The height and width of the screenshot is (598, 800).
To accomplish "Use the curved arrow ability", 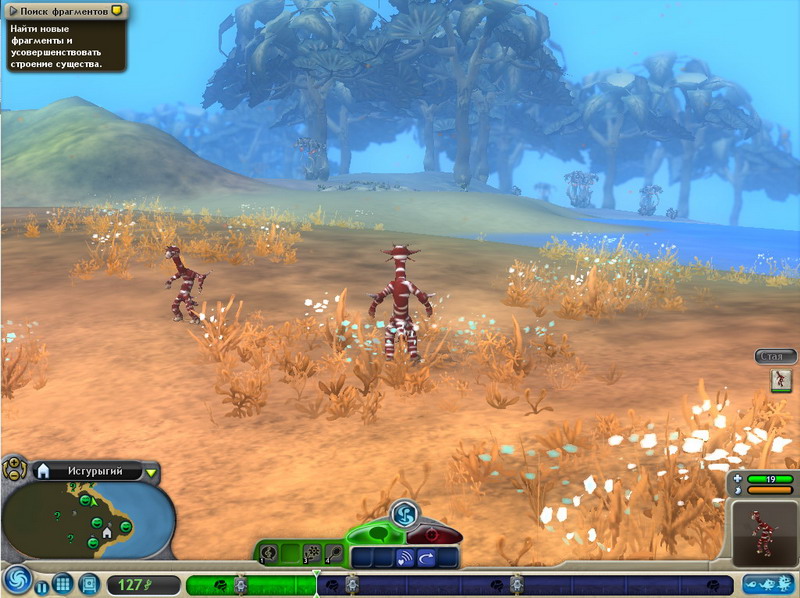I will (x=427, y=558).
